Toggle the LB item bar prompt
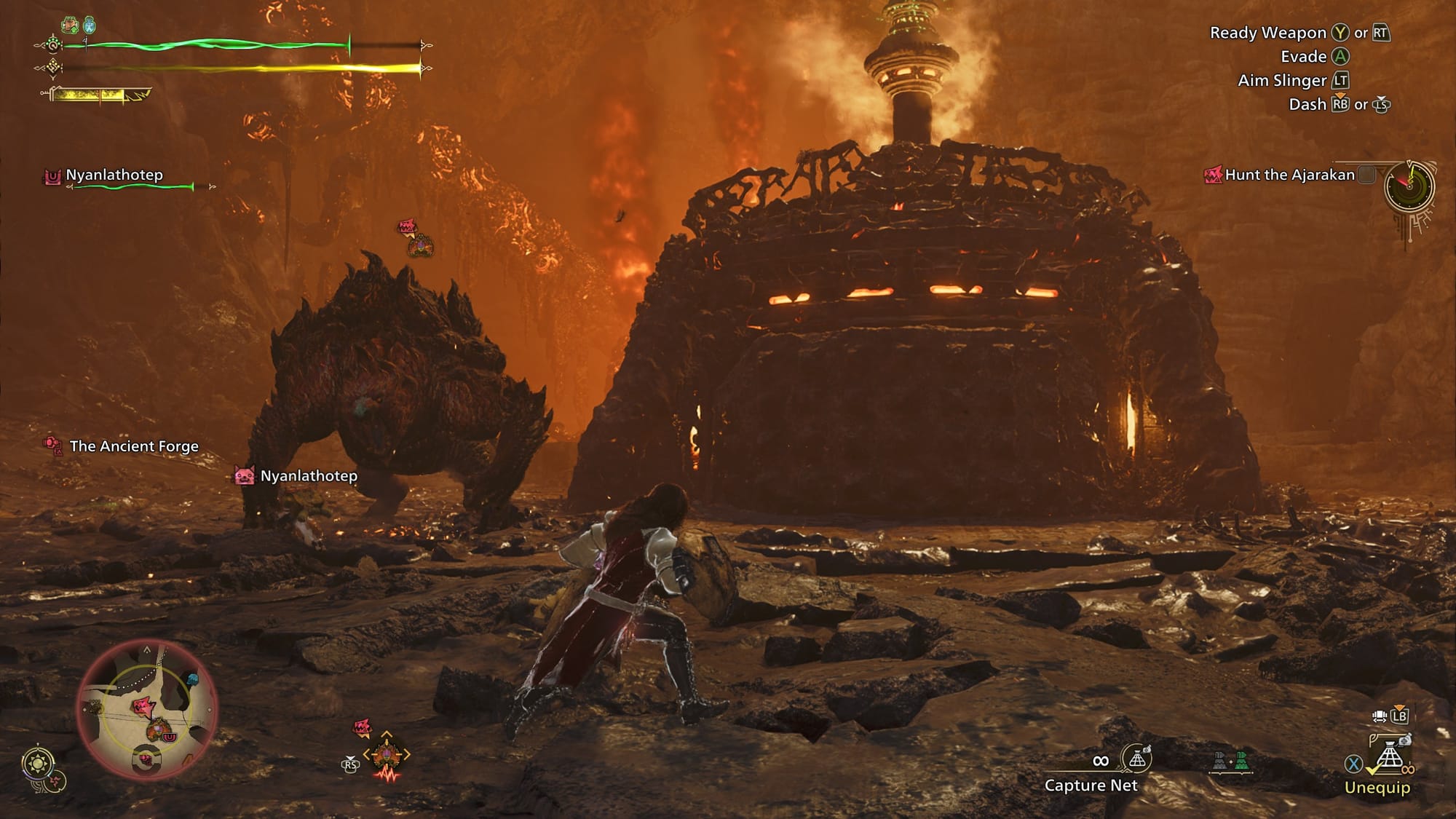This screenshot has width=1456, height=819. (x=1400, y=716)
